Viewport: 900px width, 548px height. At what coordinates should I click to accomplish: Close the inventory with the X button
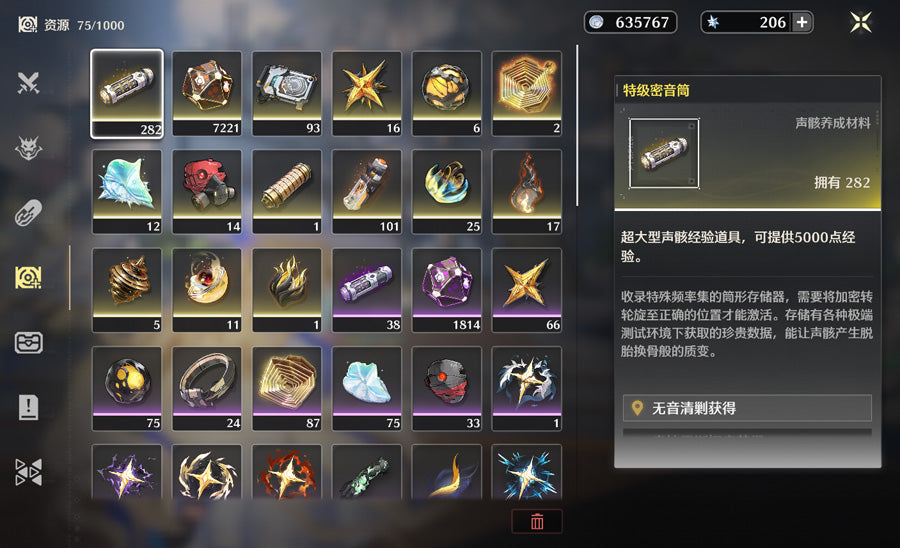point(860,22)
